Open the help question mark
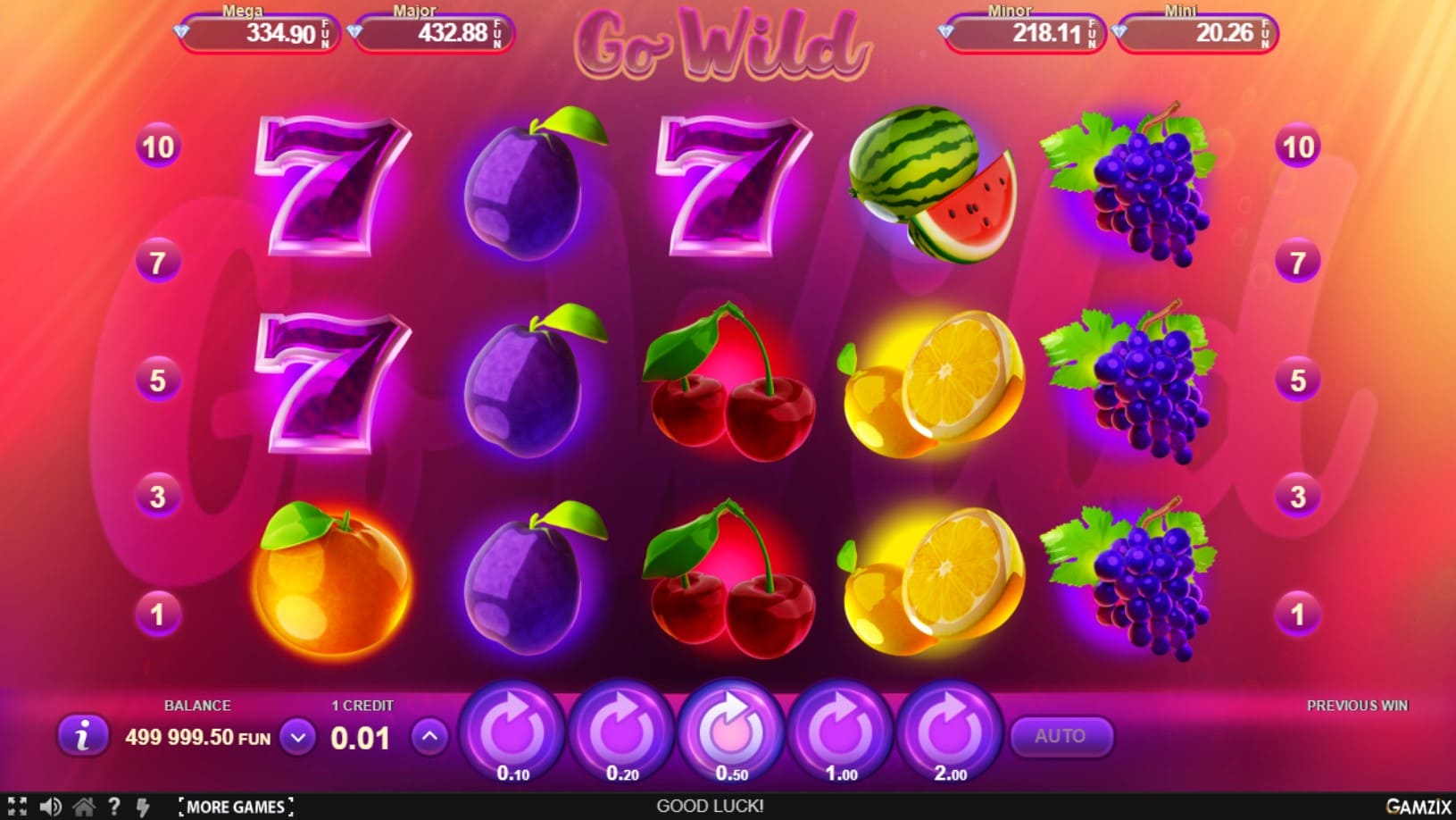Image resolution: width=1456 pixels, height=820 pixels. [113, 807]
